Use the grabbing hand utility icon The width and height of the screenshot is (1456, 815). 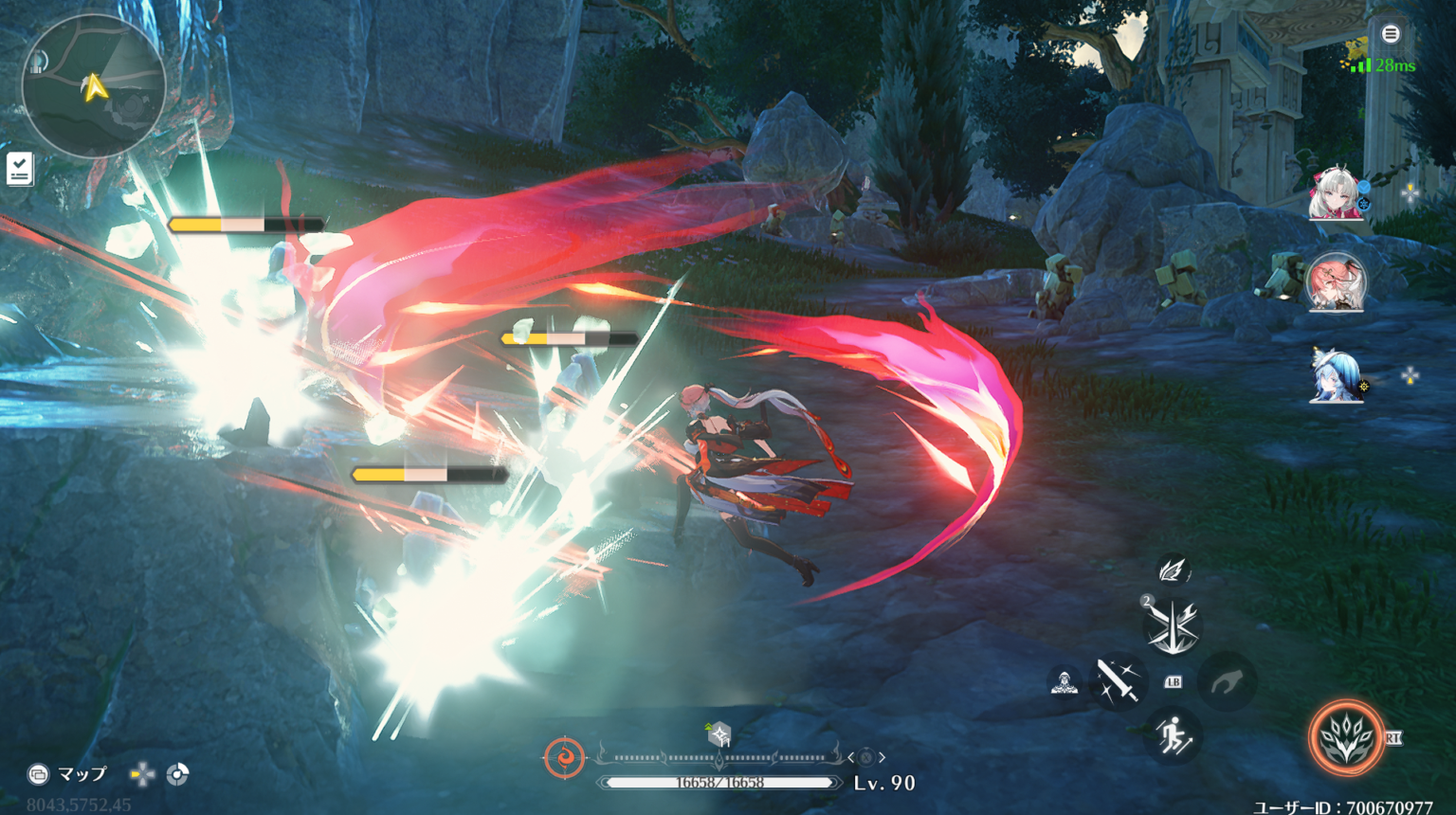1227,680
